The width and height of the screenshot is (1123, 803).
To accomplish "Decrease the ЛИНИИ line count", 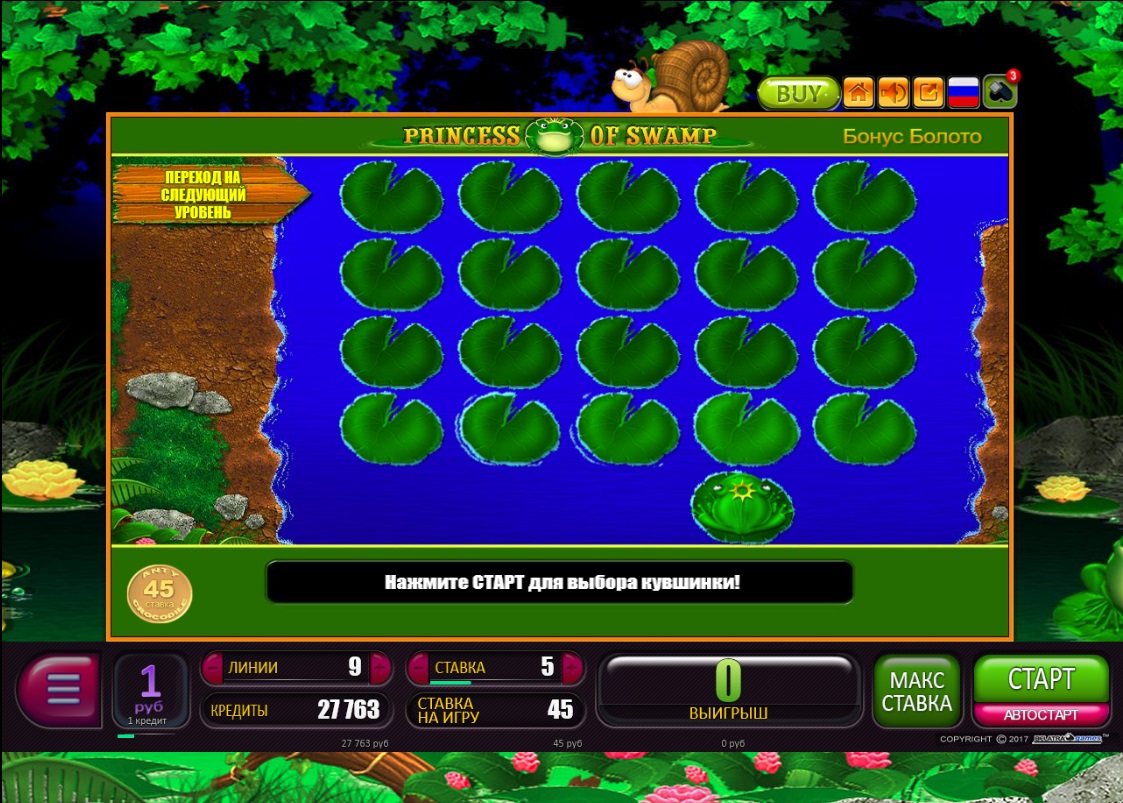I will coord(212,668).
